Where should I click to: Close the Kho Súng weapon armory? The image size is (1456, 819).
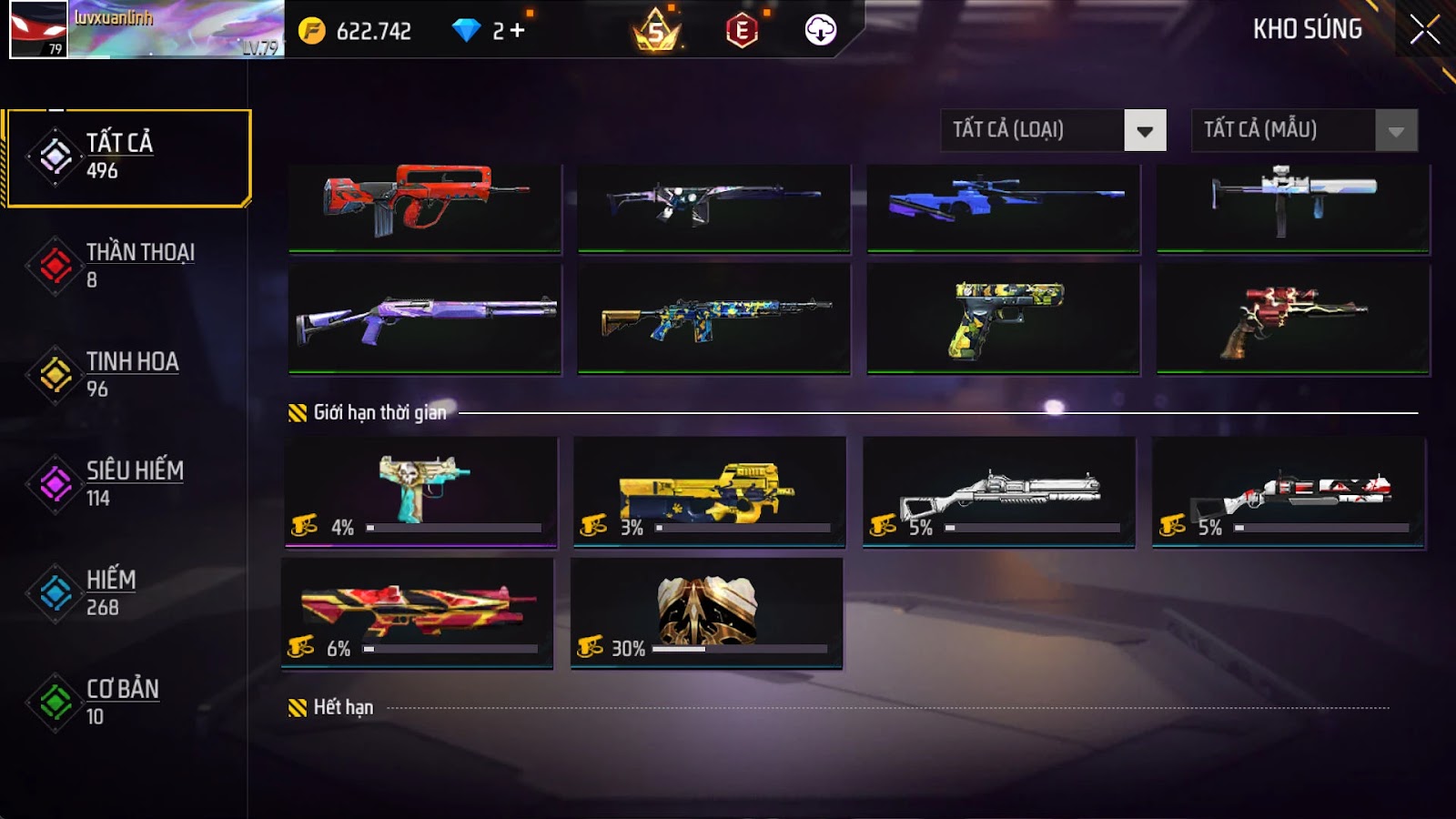1424,30
